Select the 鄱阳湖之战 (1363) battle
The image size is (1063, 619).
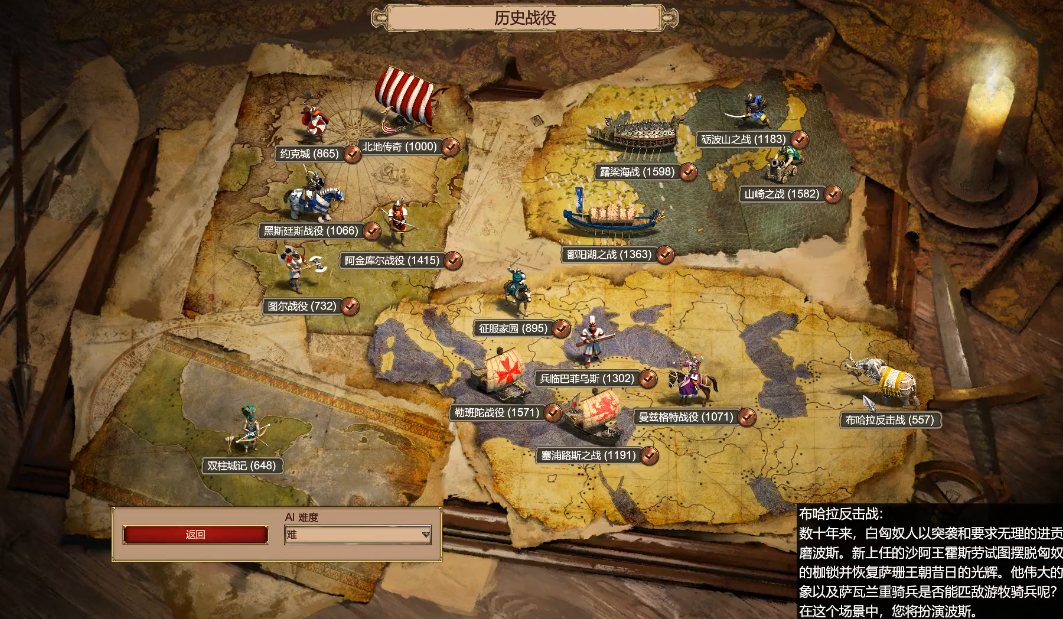(607, 254)
